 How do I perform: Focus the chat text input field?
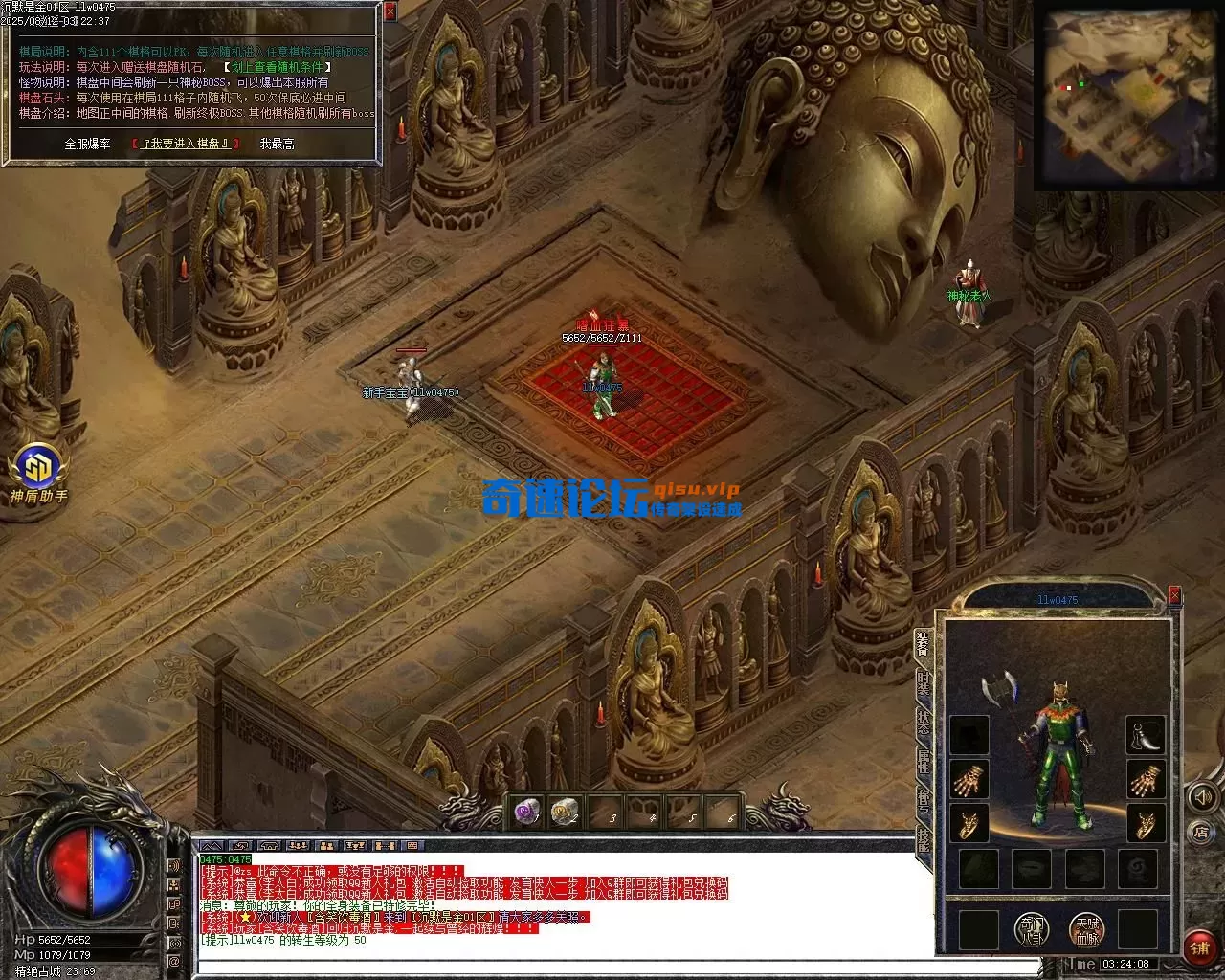pos(612,968)
